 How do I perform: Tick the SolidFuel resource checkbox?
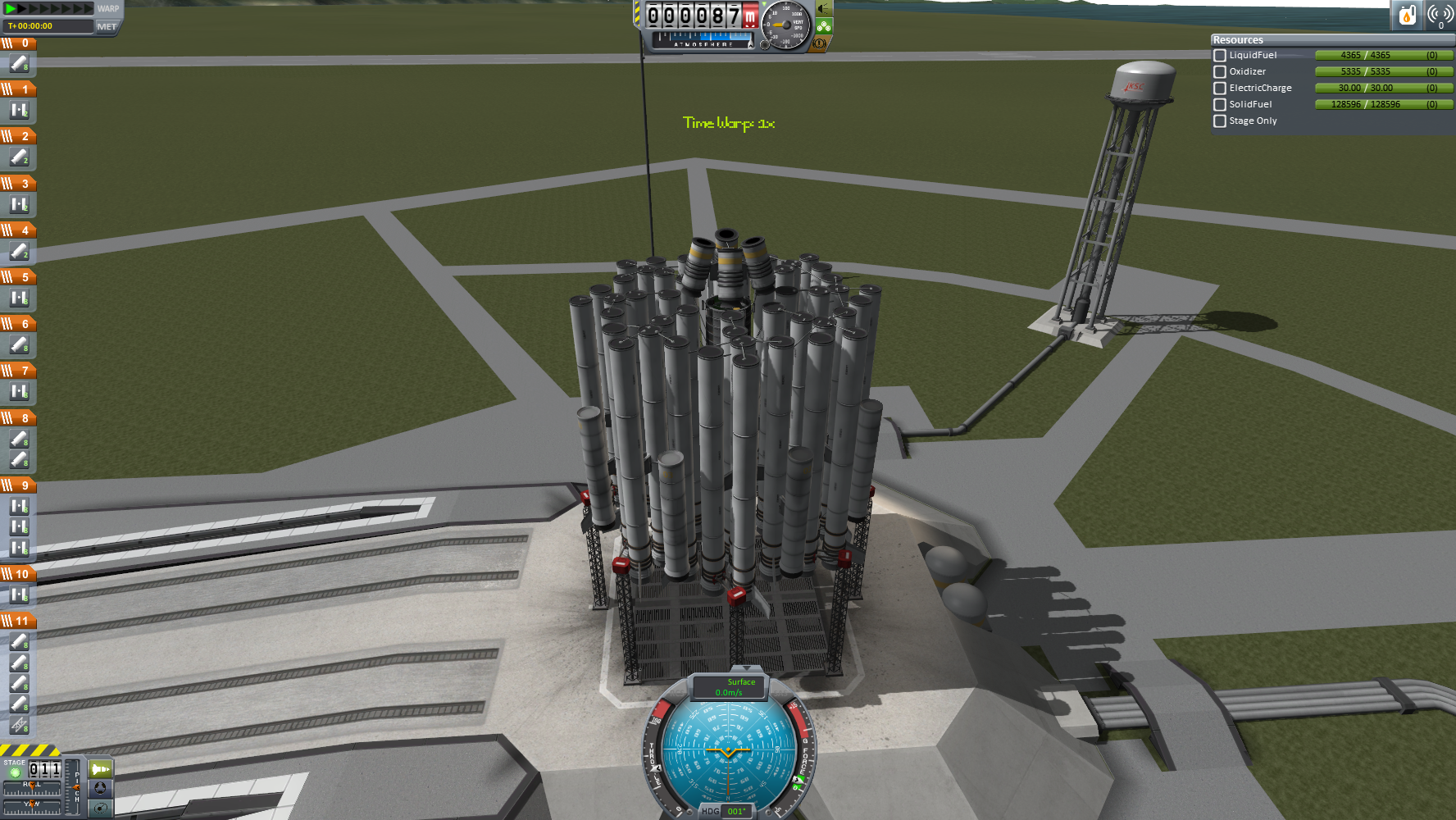pyautogui.click(x=1220, y=105)
